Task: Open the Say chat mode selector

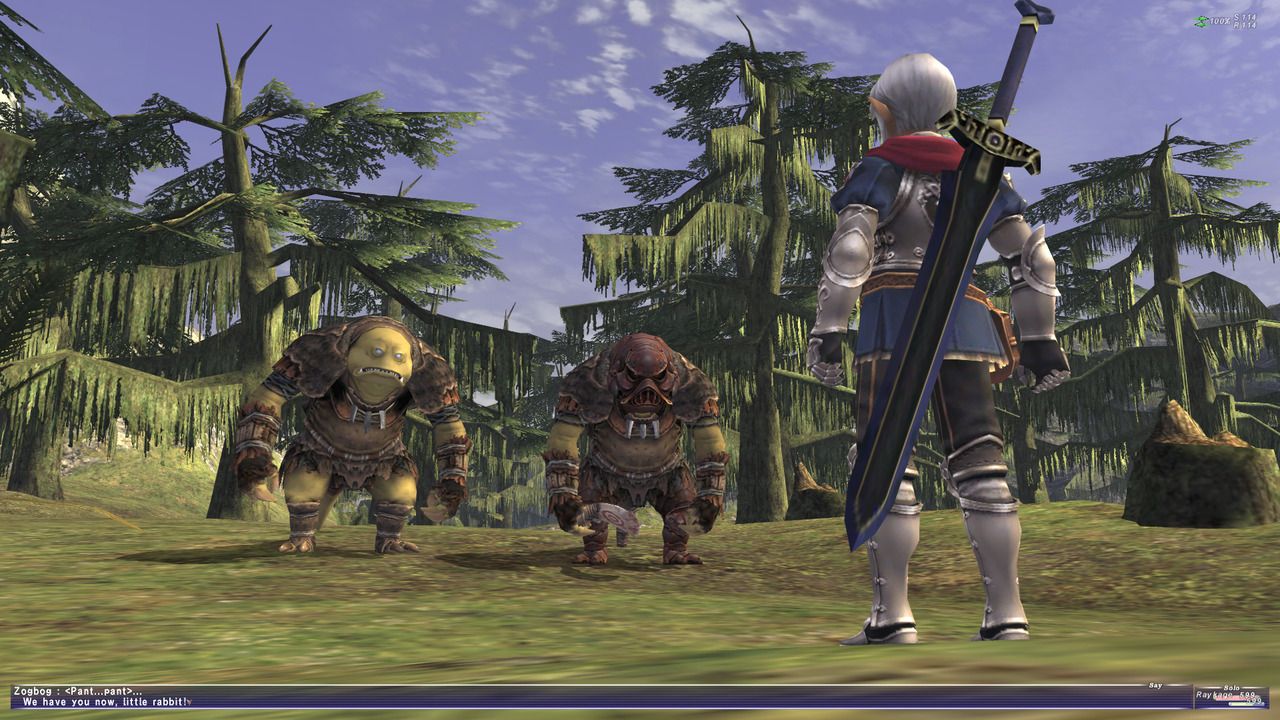Action: 1155,685
